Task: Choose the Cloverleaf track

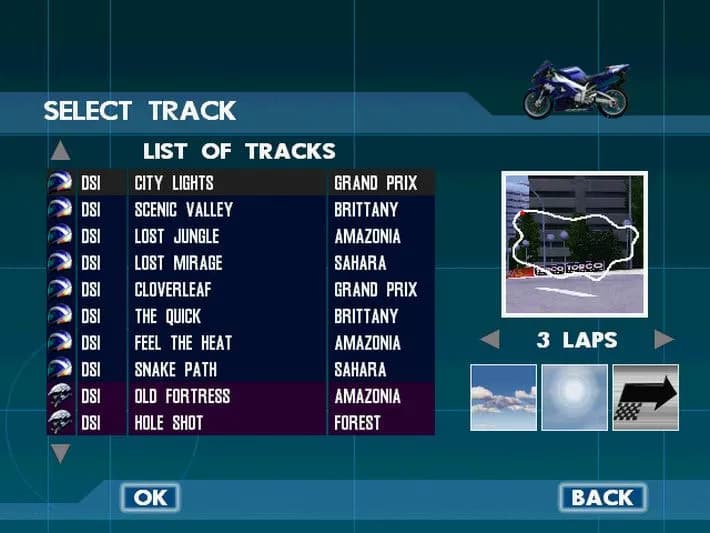Action: click(240, 290)
